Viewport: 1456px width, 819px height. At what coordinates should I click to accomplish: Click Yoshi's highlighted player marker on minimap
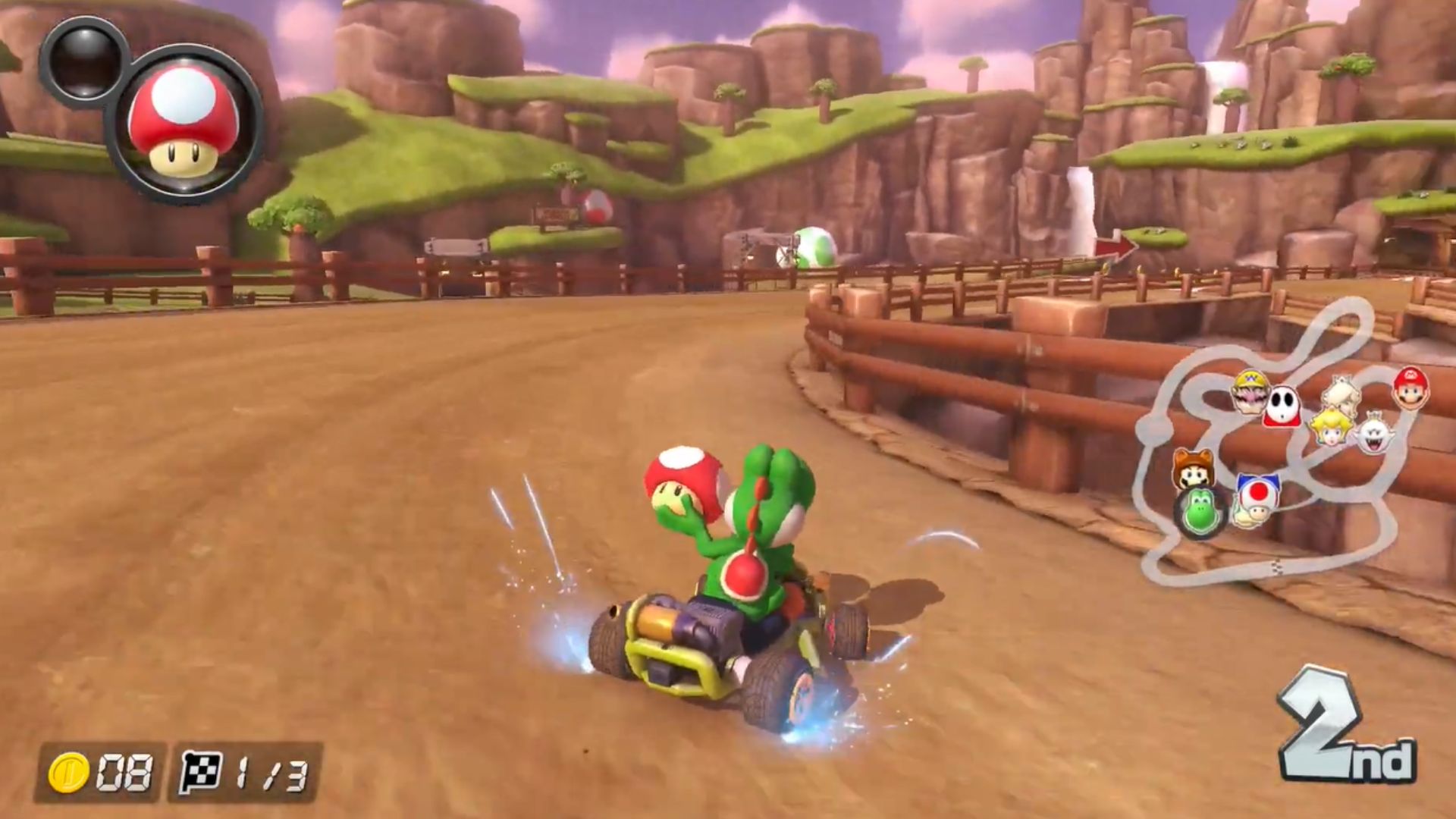pyautogui.click(x=1200, y=512)
